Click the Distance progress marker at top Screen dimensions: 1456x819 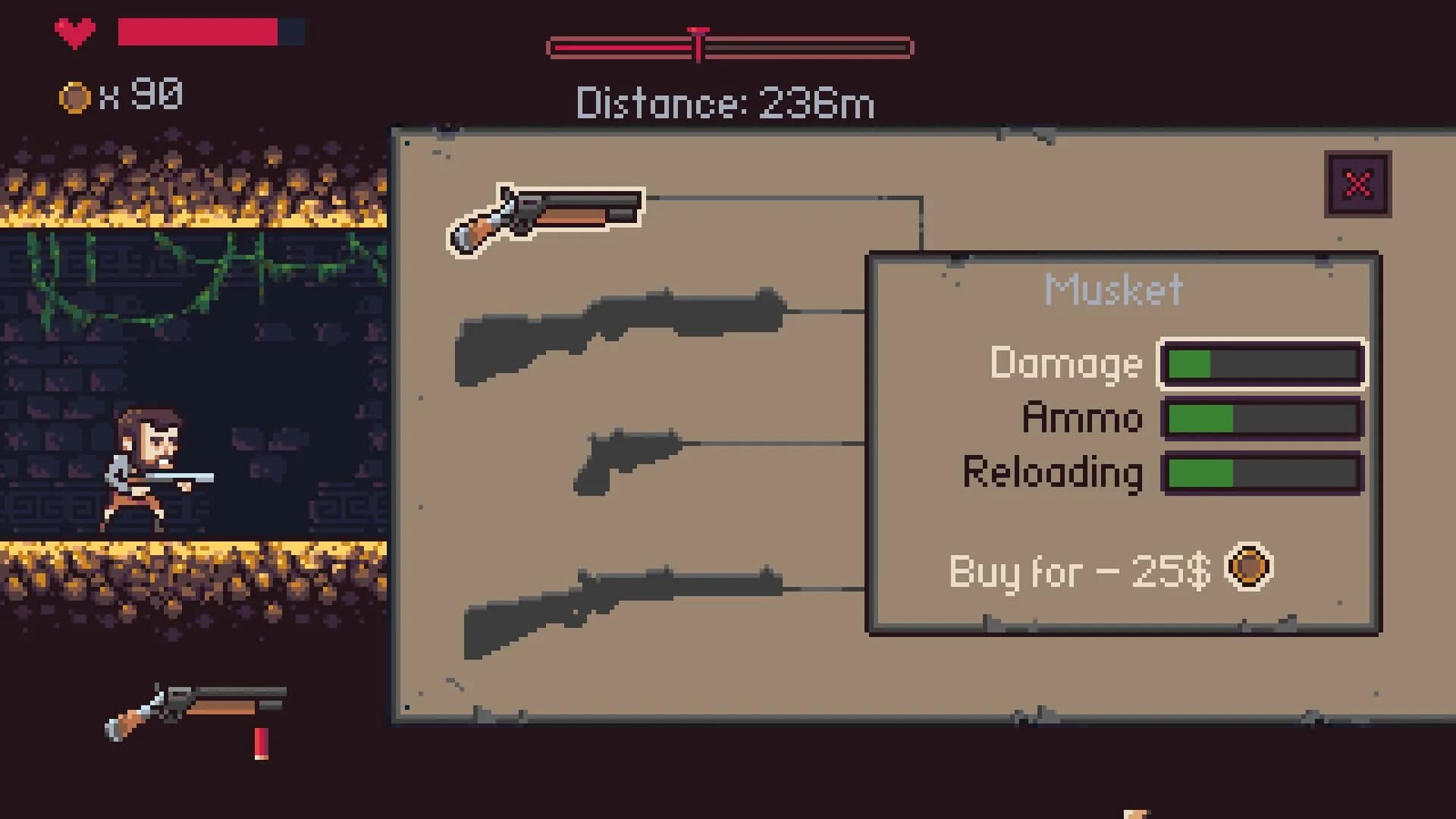699,45
